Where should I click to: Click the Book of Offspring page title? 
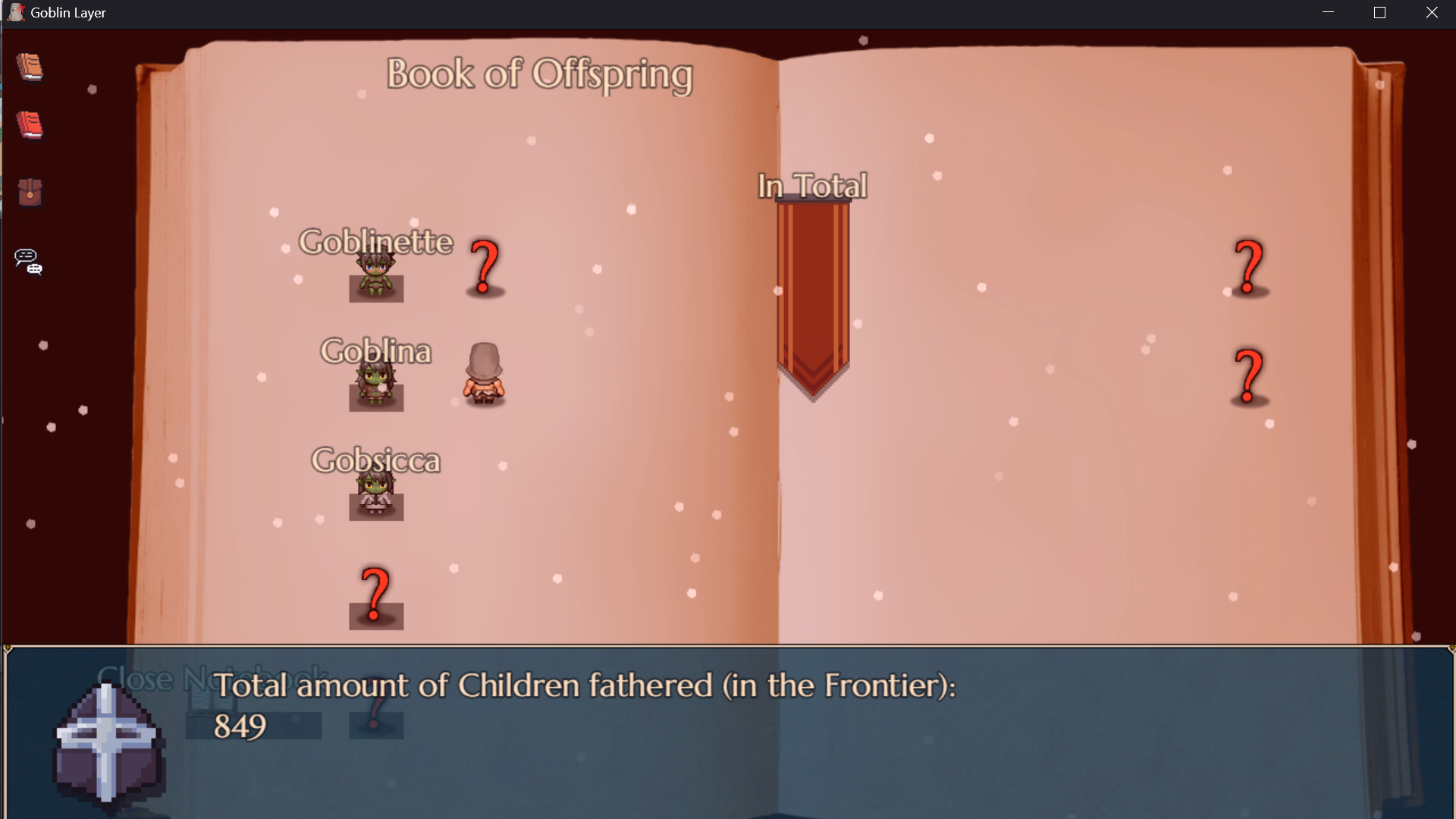tap(539, 74)
